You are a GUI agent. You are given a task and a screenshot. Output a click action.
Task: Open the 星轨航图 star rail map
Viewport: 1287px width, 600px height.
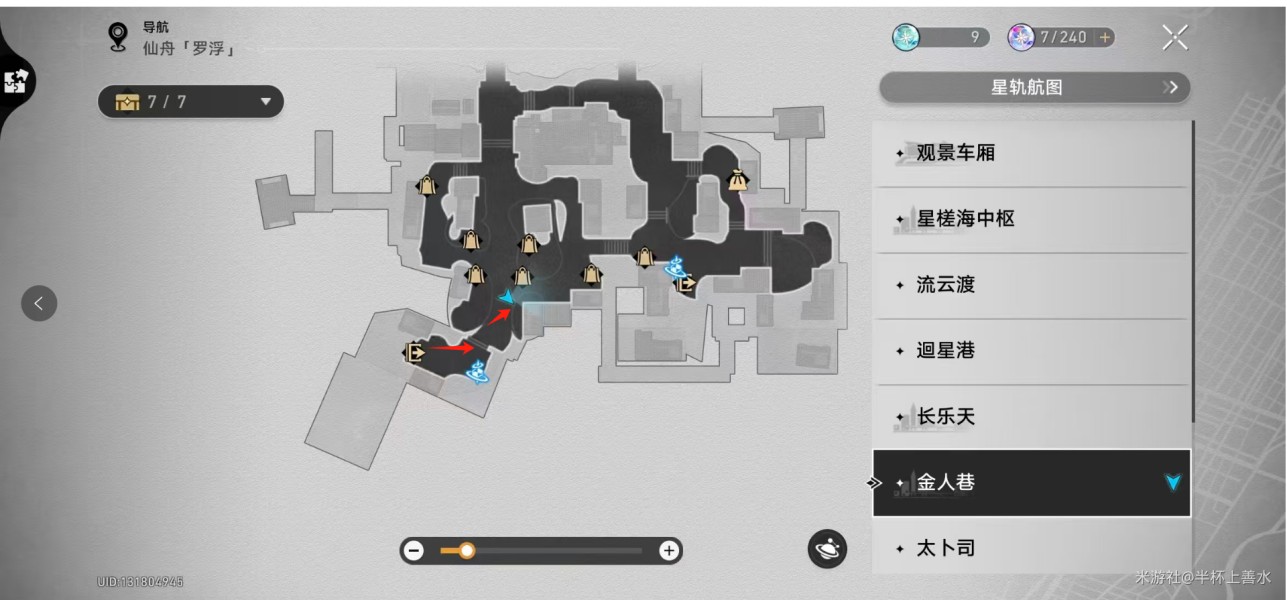tap(1034, 87)
